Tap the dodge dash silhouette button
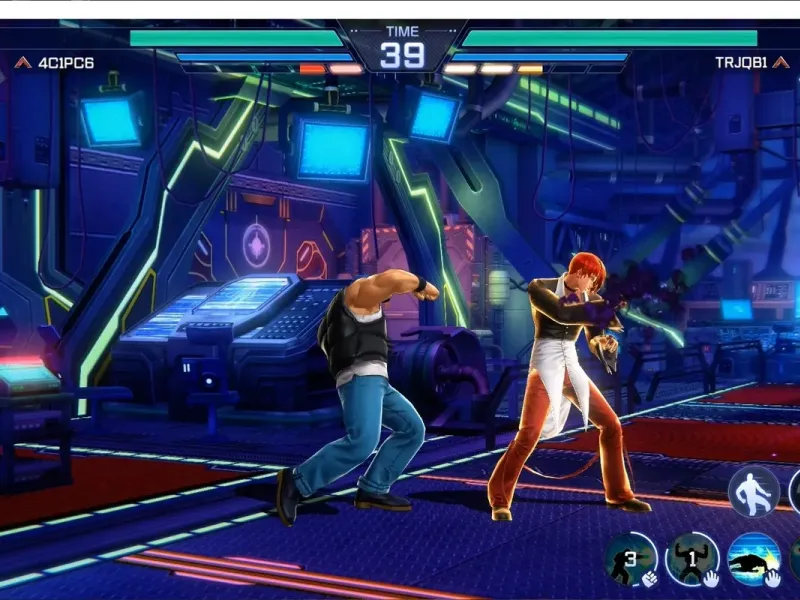This screenshot has width=800, height=600. tap(753, 492)
